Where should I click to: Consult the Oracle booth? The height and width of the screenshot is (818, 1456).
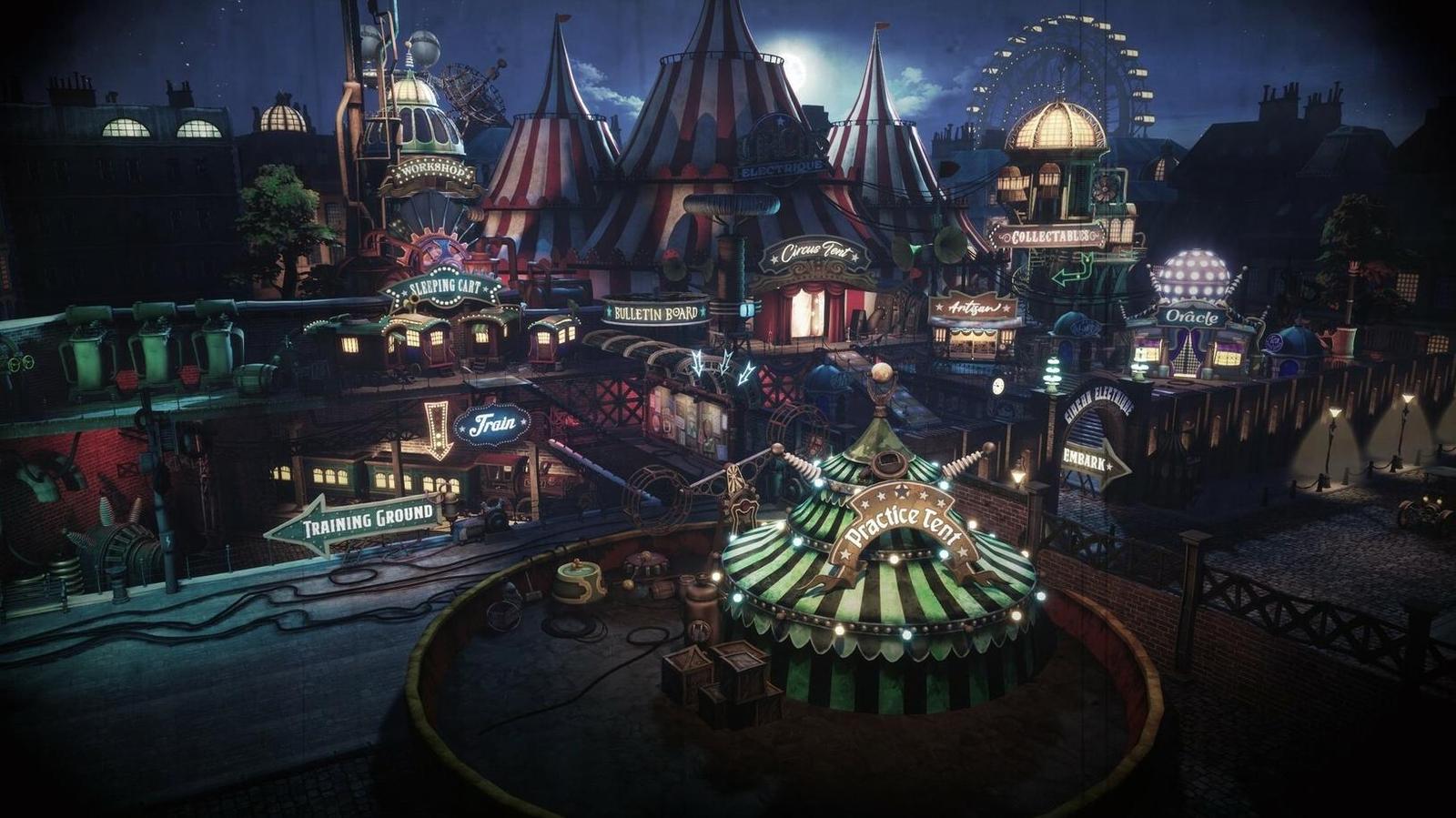[x=1191, y=317]
